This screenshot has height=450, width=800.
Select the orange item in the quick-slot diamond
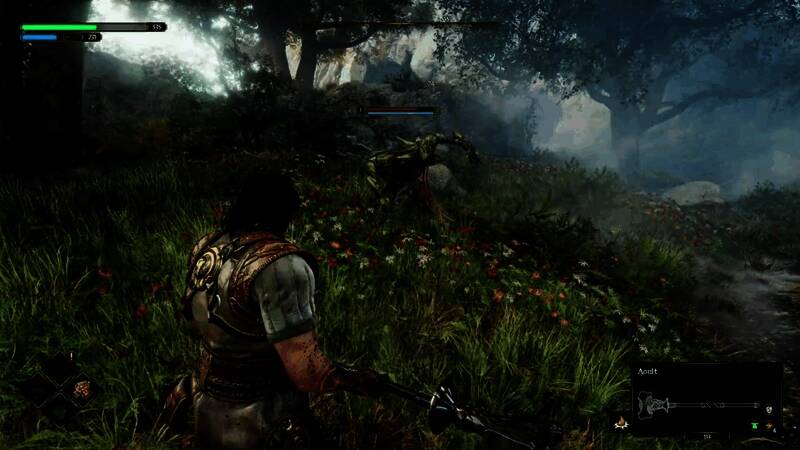tap(80, 389)
